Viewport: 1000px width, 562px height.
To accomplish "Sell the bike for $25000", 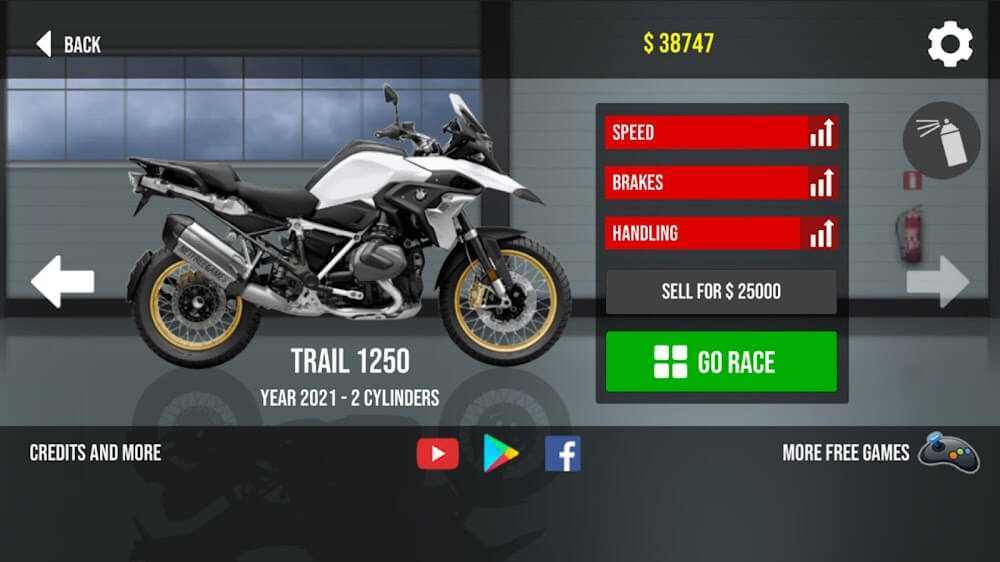I will [x=721, y=292].
